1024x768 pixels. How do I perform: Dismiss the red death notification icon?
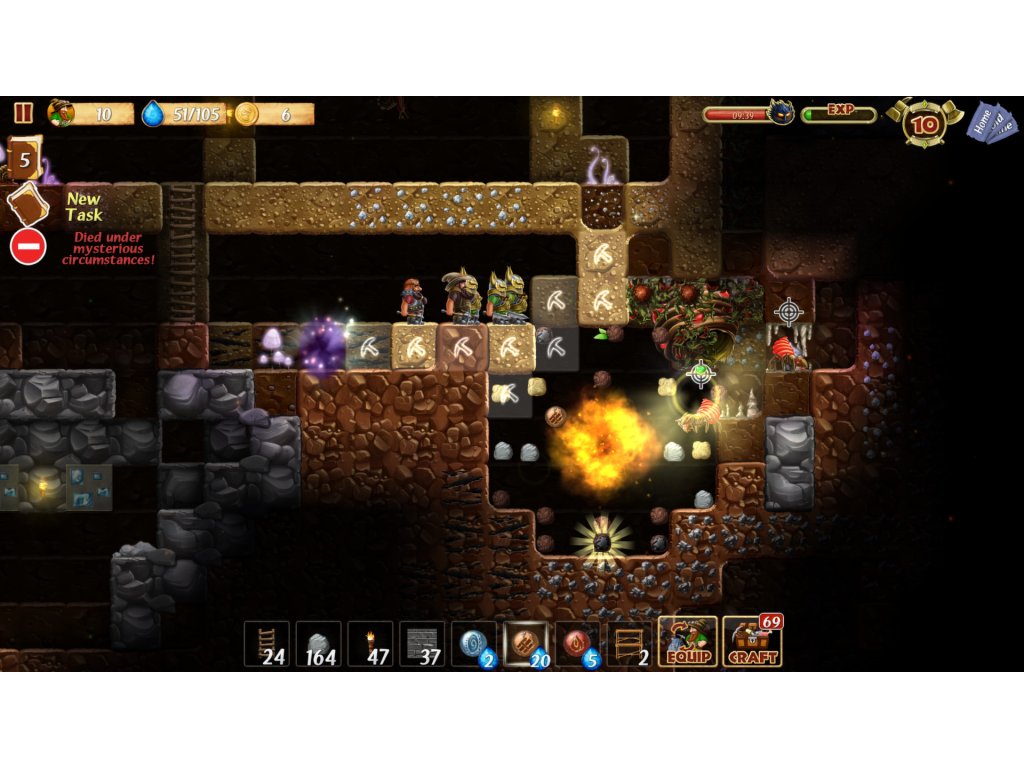(x=28, y=246)
